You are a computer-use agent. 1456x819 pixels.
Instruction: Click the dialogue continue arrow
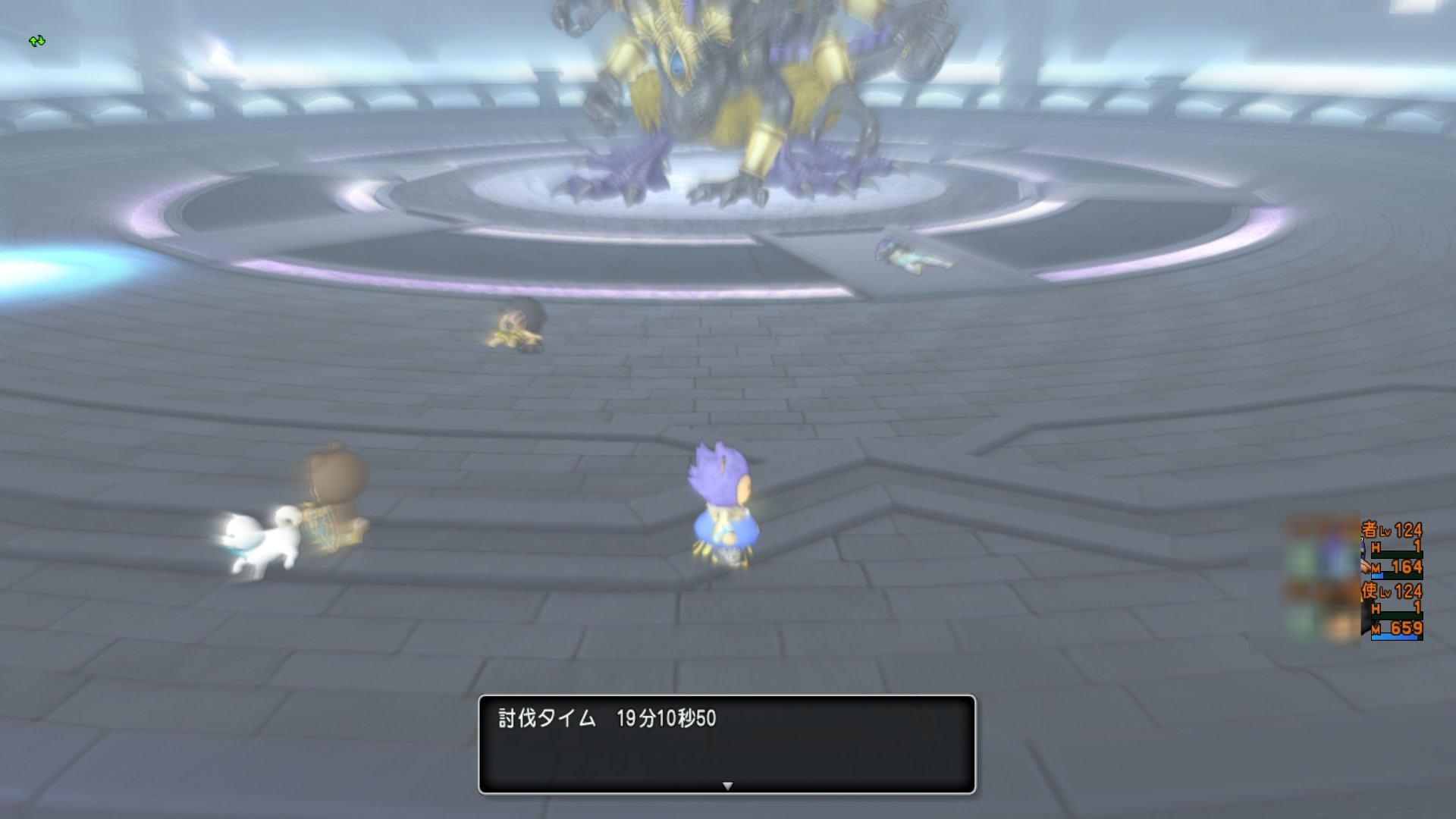pos(727,786)
